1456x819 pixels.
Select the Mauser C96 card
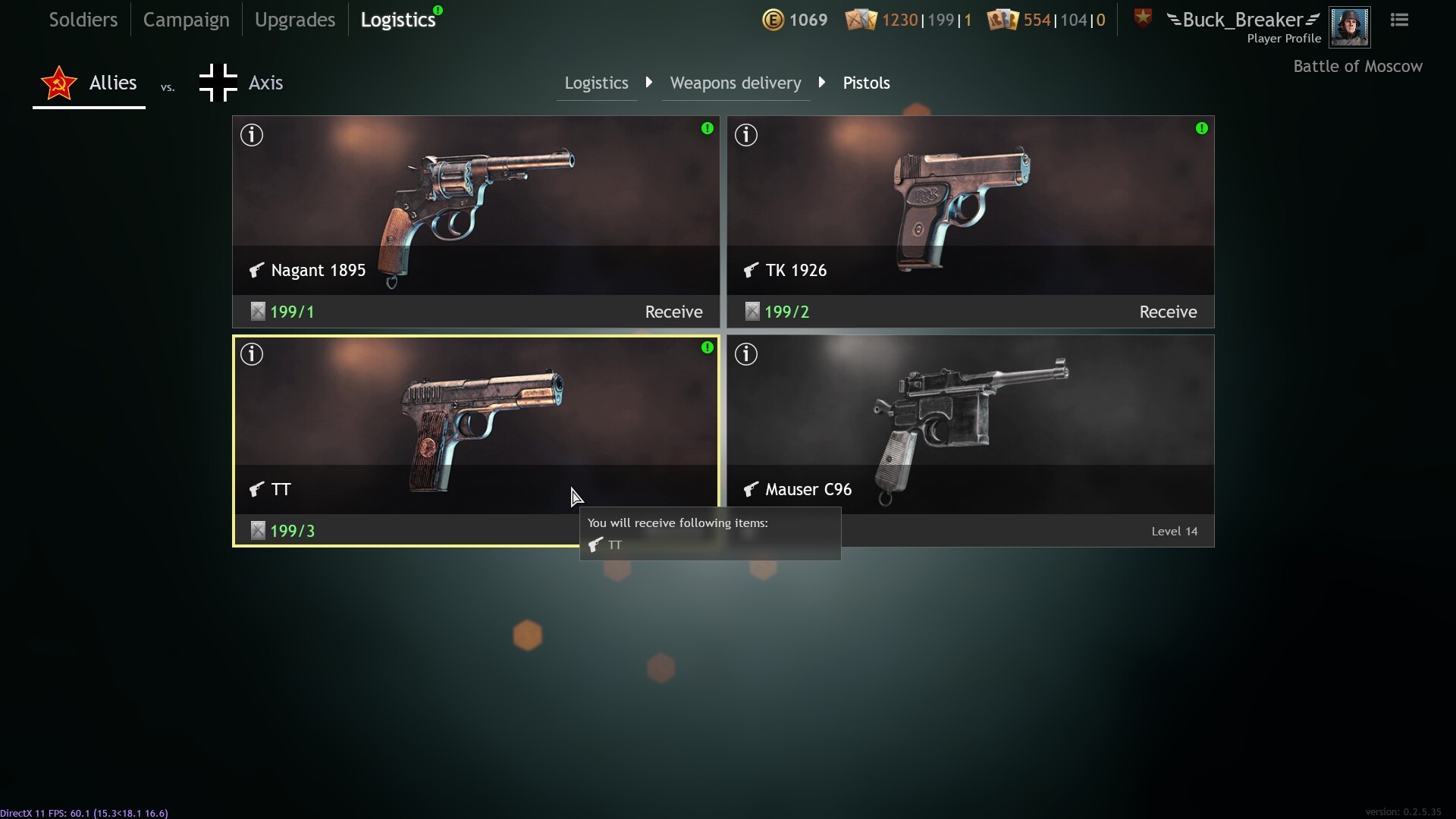click(970, 425)
